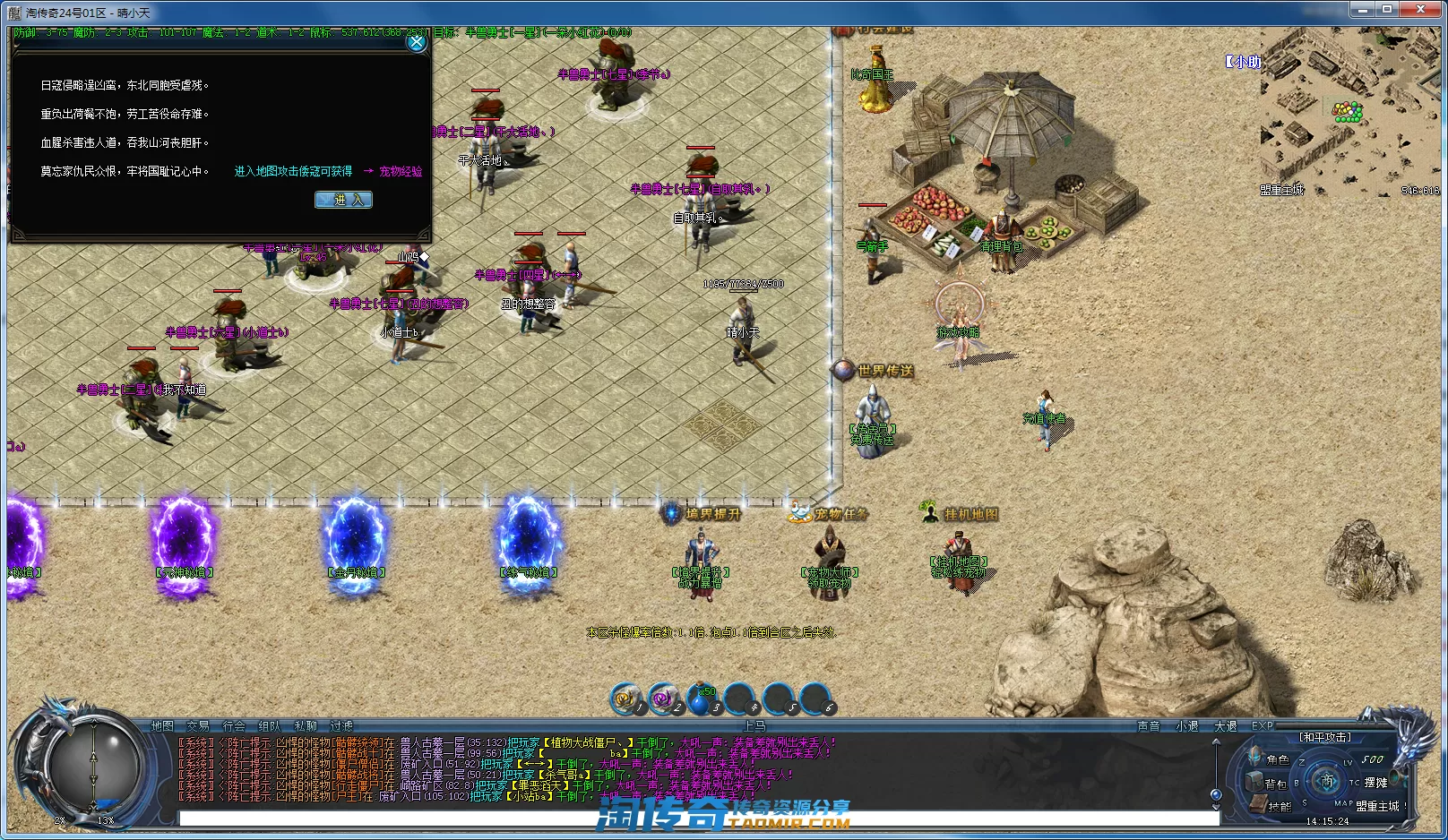Switch to the 地图 chat channel tab
Viewport: 1448px width, 840px height.
coord(162,726)
